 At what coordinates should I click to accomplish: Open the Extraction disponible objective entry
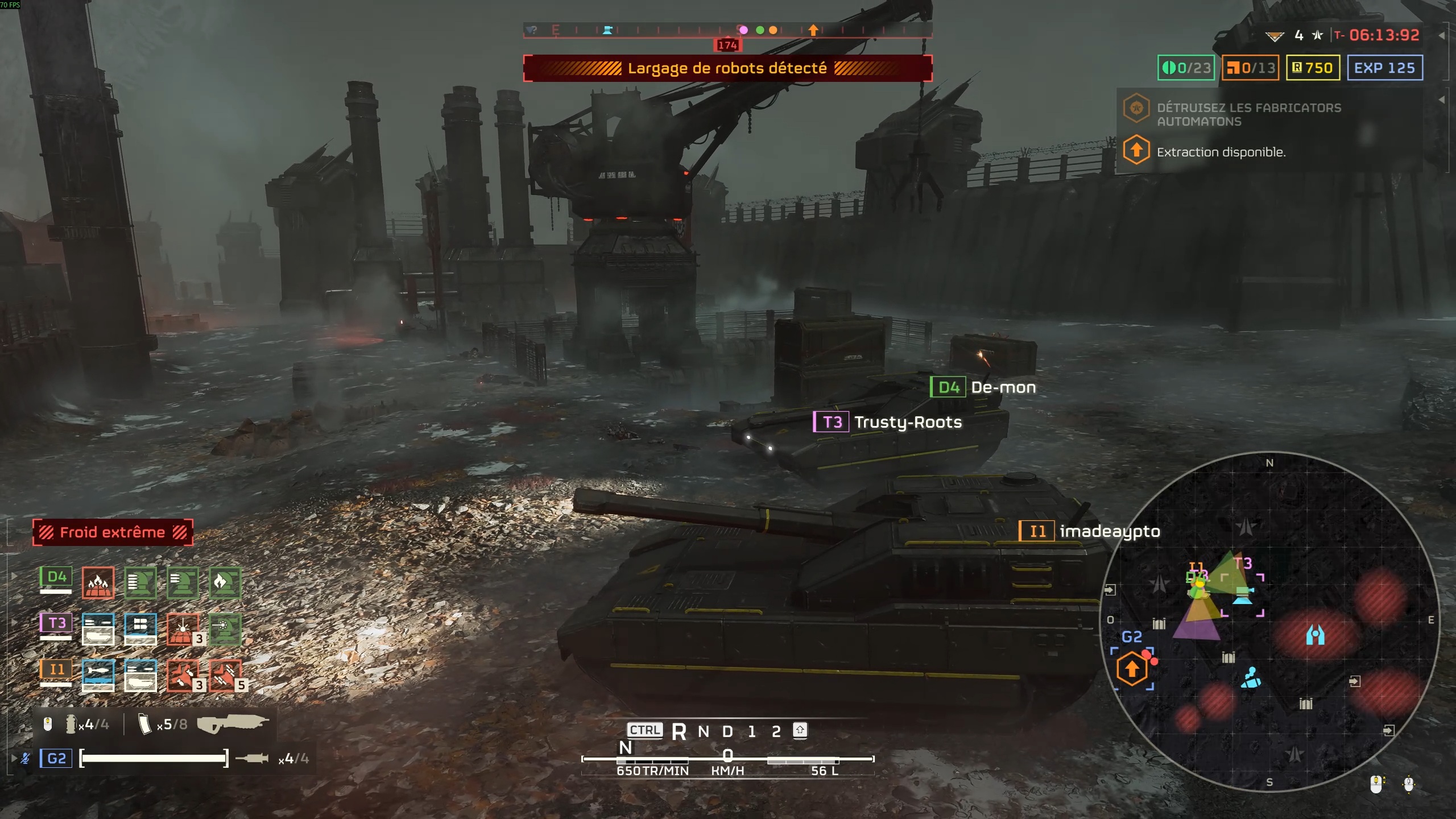1221,152
